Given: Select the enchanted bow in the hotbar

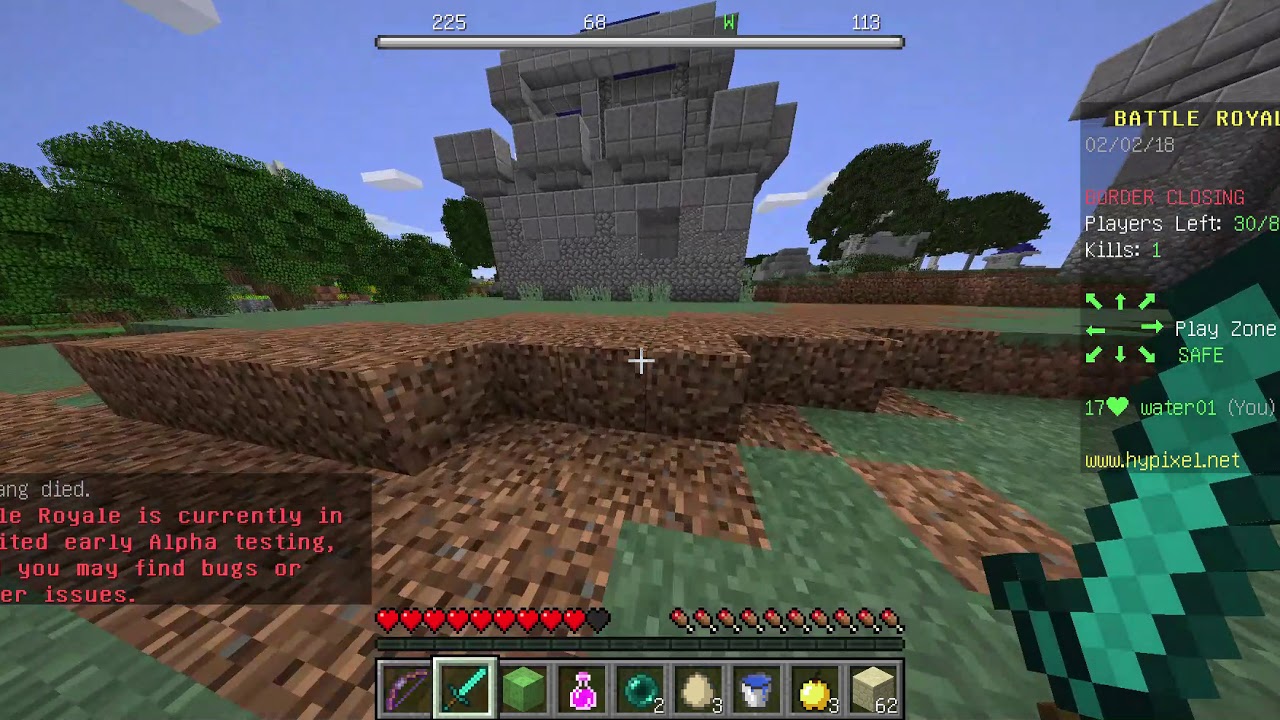Looking at the screenshot, I should point(407,686).
